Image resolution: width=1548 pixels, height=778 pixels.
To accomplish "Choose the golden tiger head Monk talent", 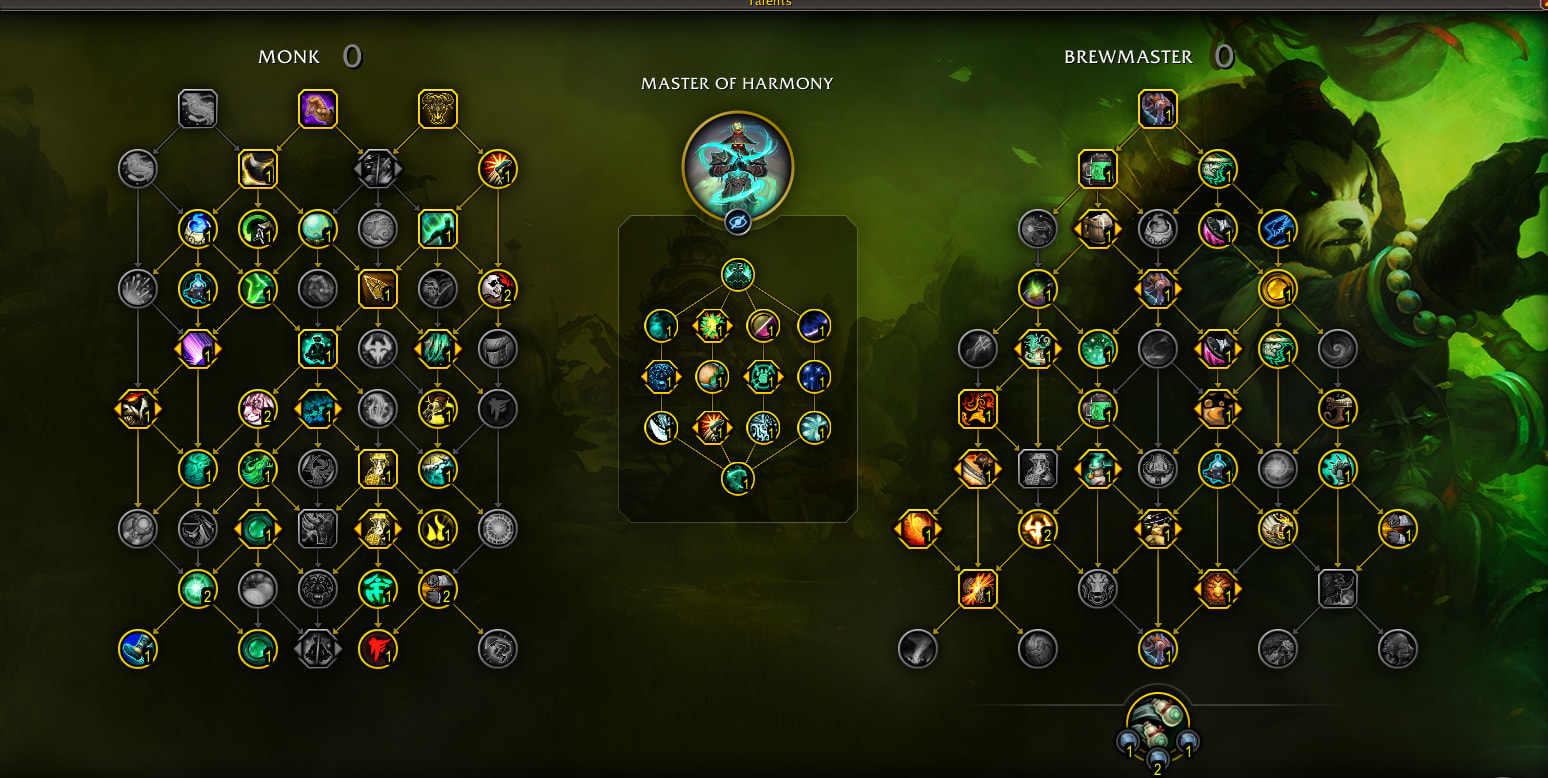I will point(438,109).
